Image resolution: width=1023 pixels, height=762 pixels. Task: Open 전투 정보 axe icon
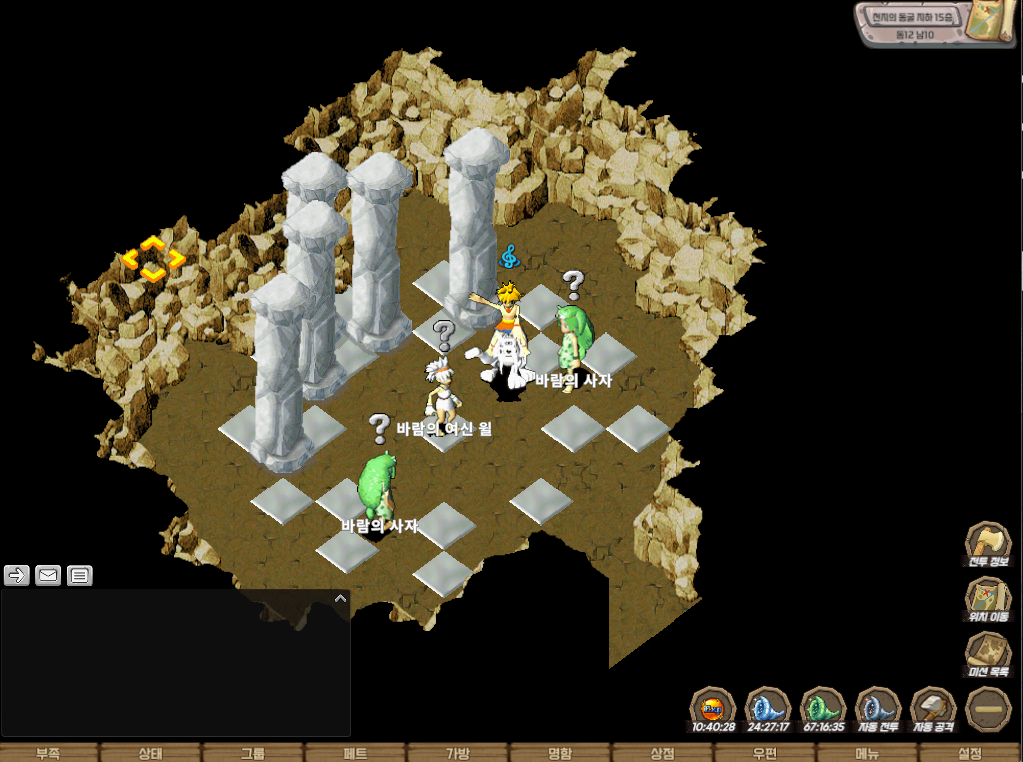click(x=988, y=546)
